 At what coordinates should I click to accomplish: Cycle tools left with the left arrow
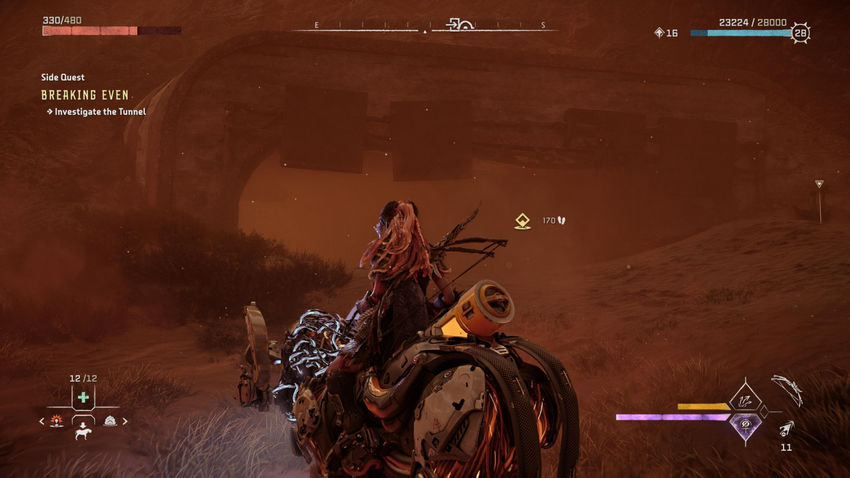click(41, 421)
